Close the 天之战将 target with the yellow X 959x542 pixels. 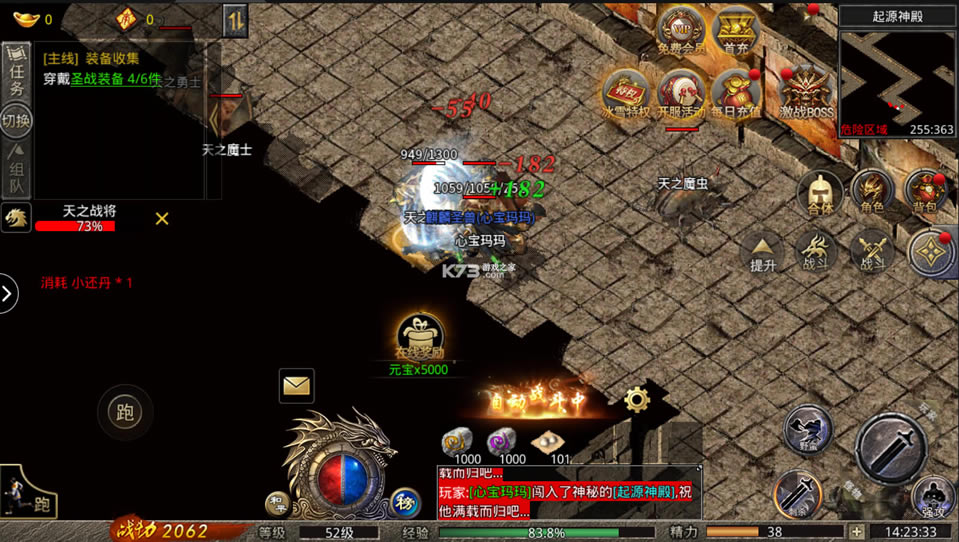pos(162,218)
